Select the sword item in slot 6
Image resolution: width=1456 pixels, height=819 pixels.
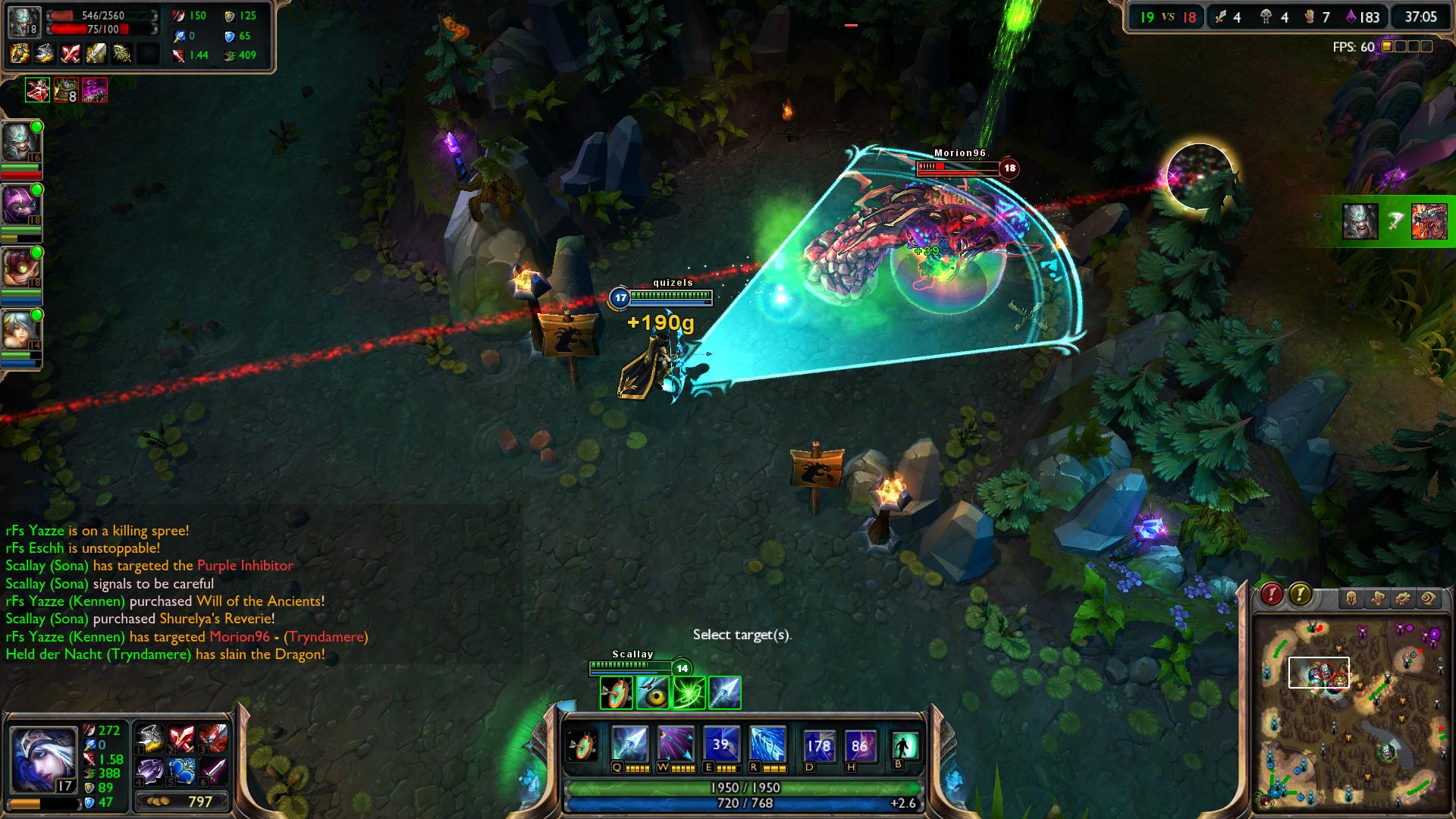213,771
